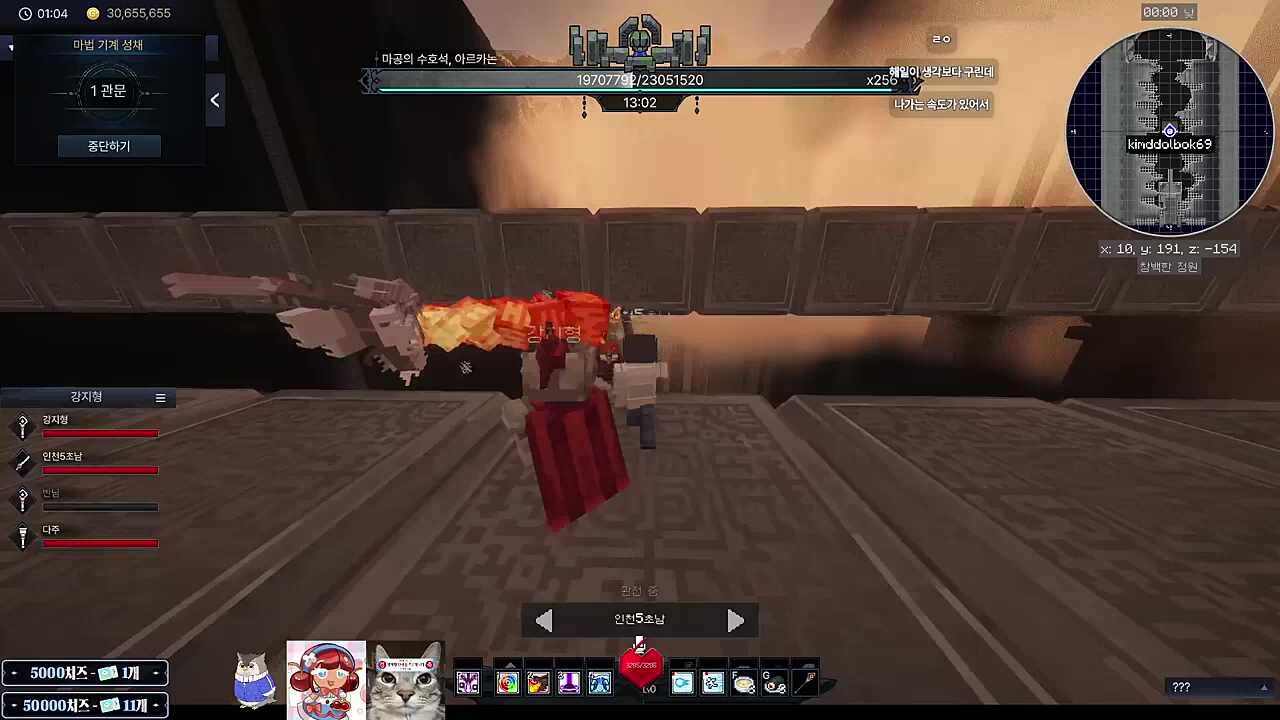Open the party list hamburger menu
Image resolution: width=1280 pixels, height=720 pixels.
point(160,398)
